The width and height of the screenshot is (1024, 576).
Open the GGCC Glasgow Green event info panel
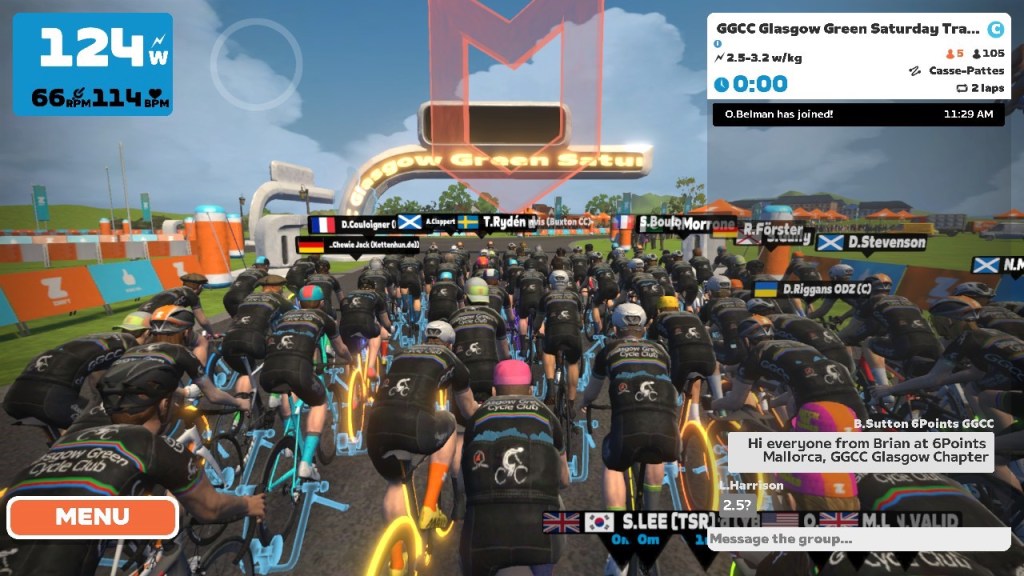pyautogui.click(x=856, y=56)
